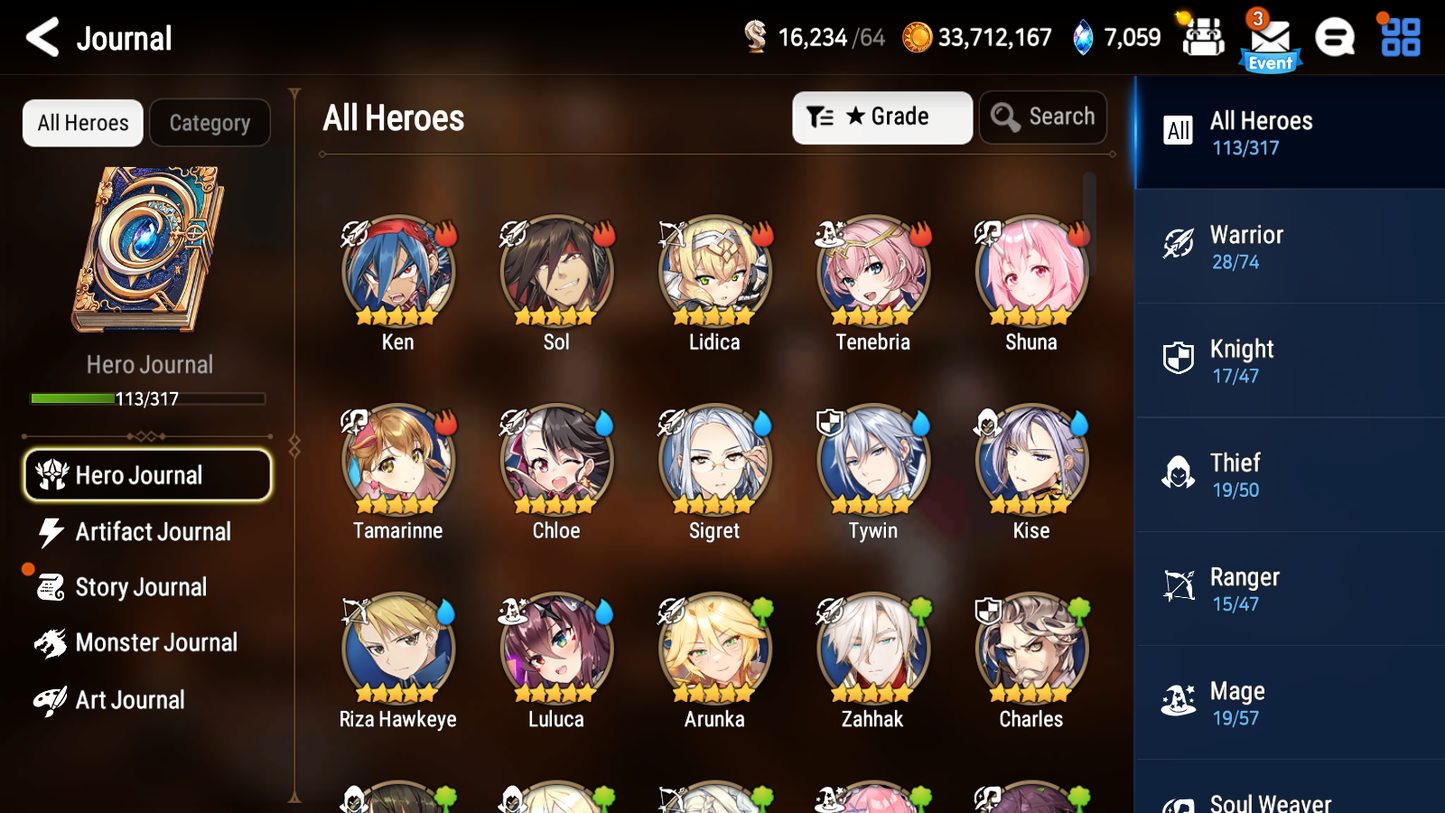
Task: Open the chat bubble icon
Action: click(1335, 37)
